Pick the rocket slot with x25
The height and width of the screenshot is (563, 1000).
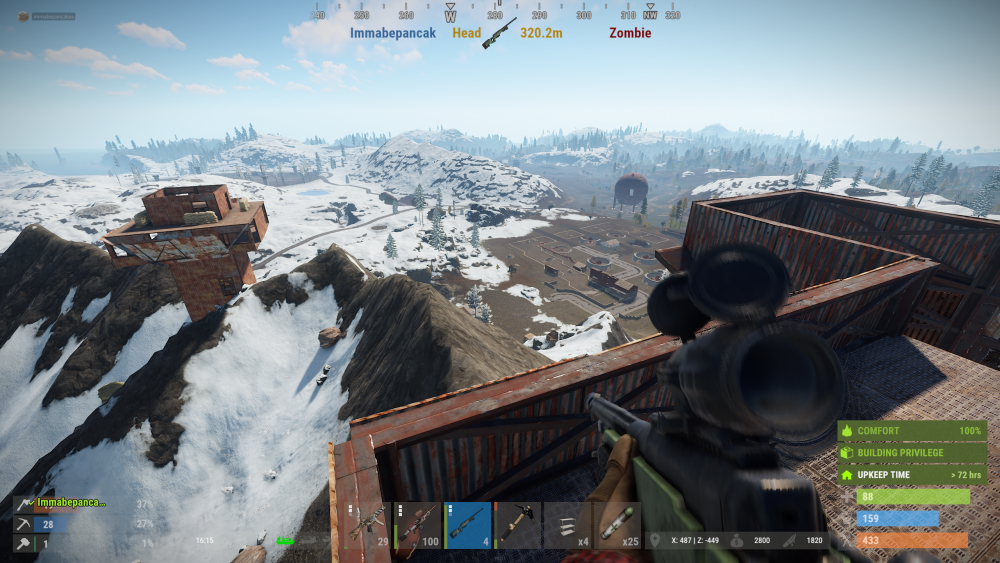617,525
